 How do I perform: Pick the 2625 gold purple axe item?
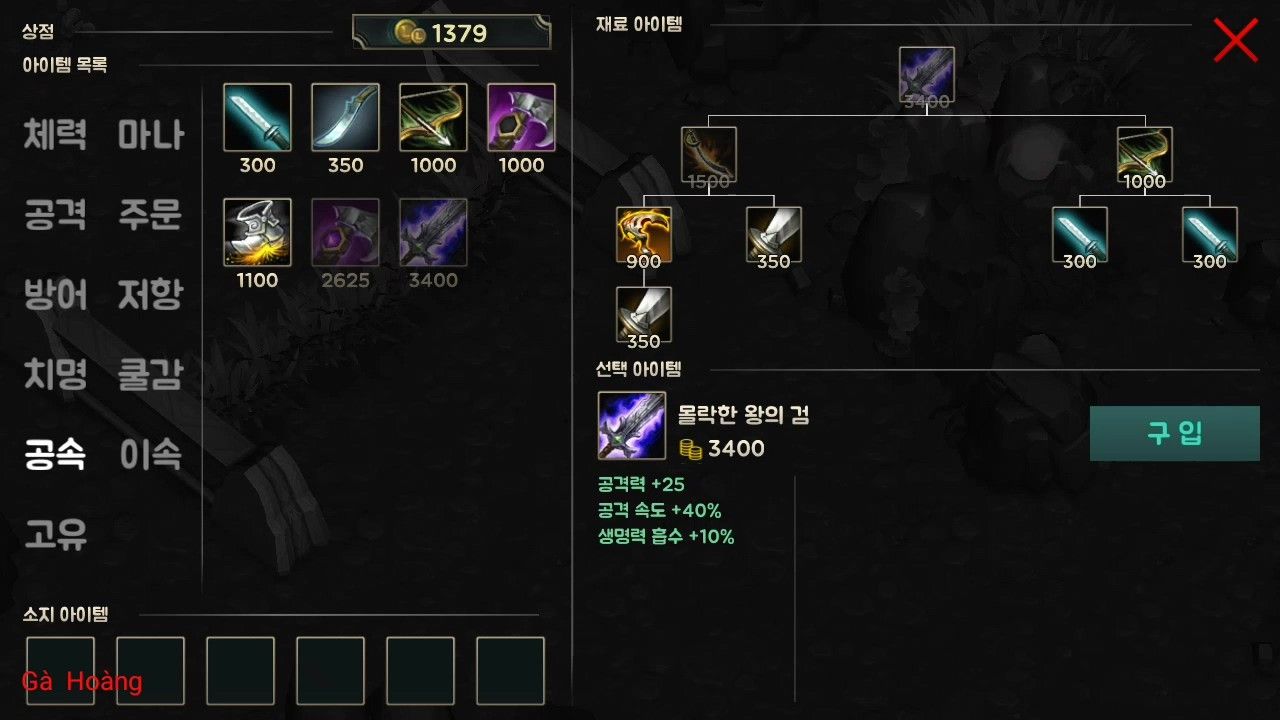(345, 233)
